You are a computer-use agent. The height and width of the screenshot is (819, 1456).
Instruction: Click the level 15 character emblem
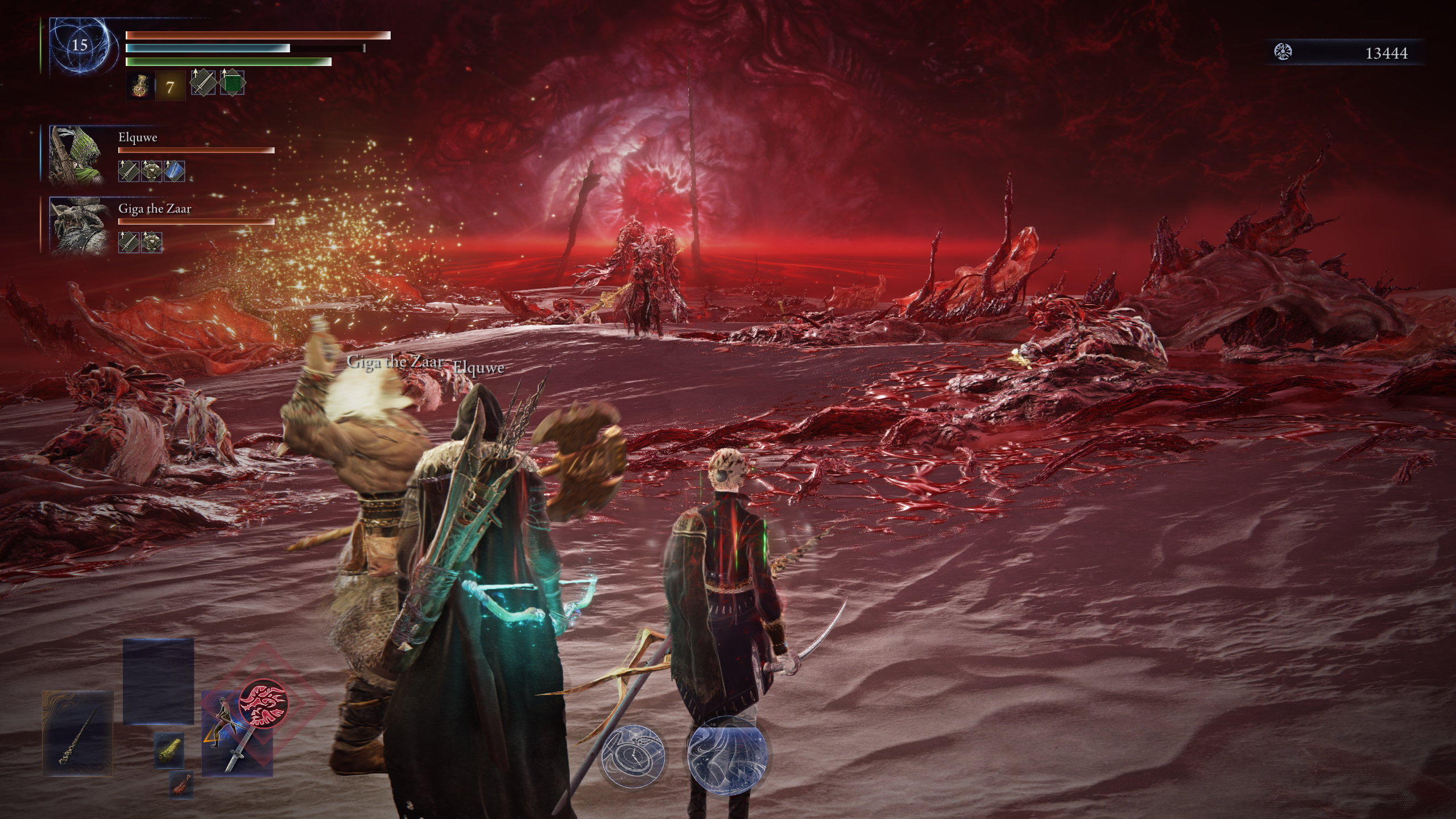coord(80,45)
